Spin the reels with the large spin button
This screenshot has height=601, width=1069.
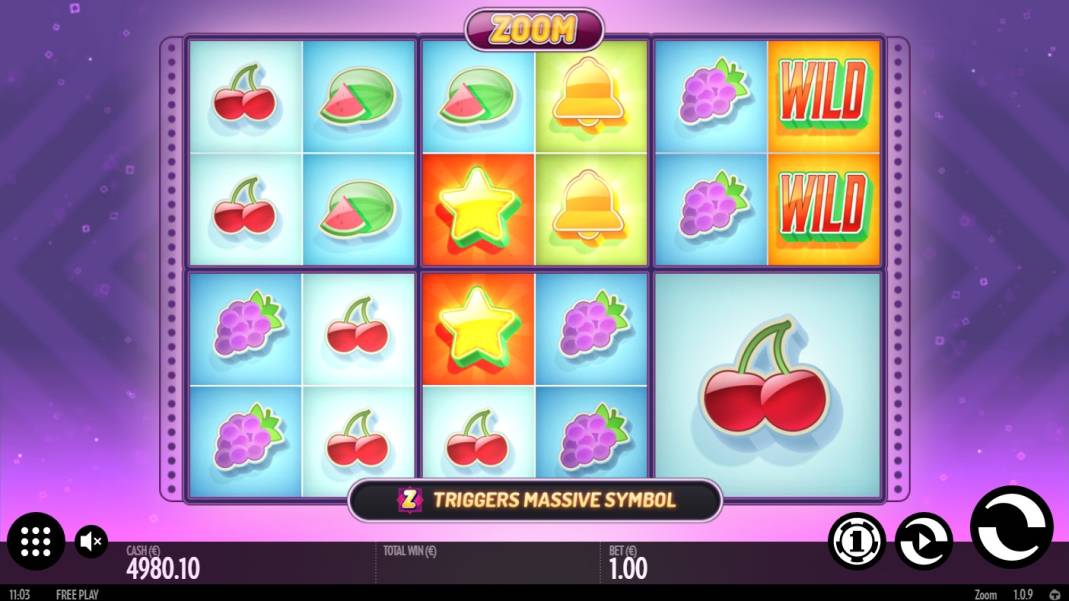(x=1011, y=527)
